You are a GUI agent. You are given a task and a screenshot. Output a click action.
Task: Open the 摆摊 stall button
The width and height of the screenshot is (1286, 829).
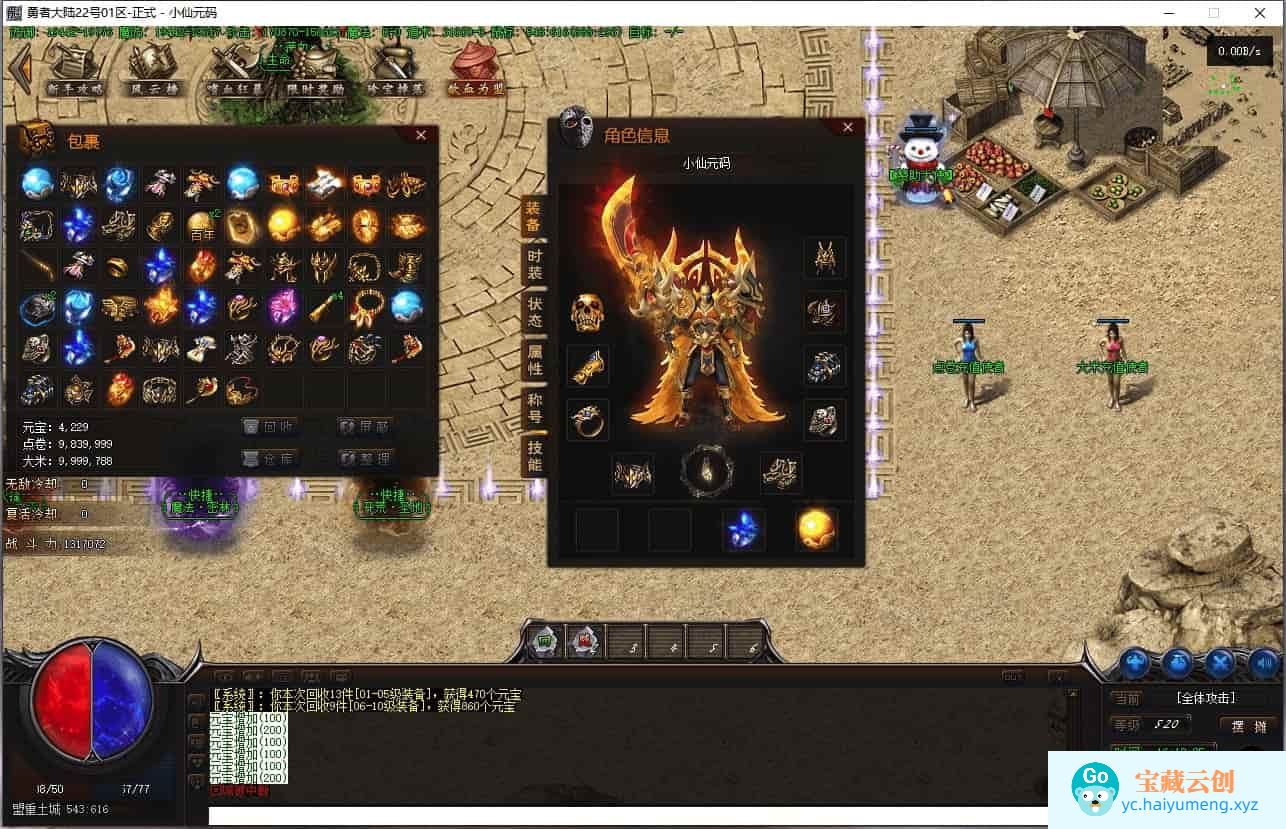pos(1248,725)
